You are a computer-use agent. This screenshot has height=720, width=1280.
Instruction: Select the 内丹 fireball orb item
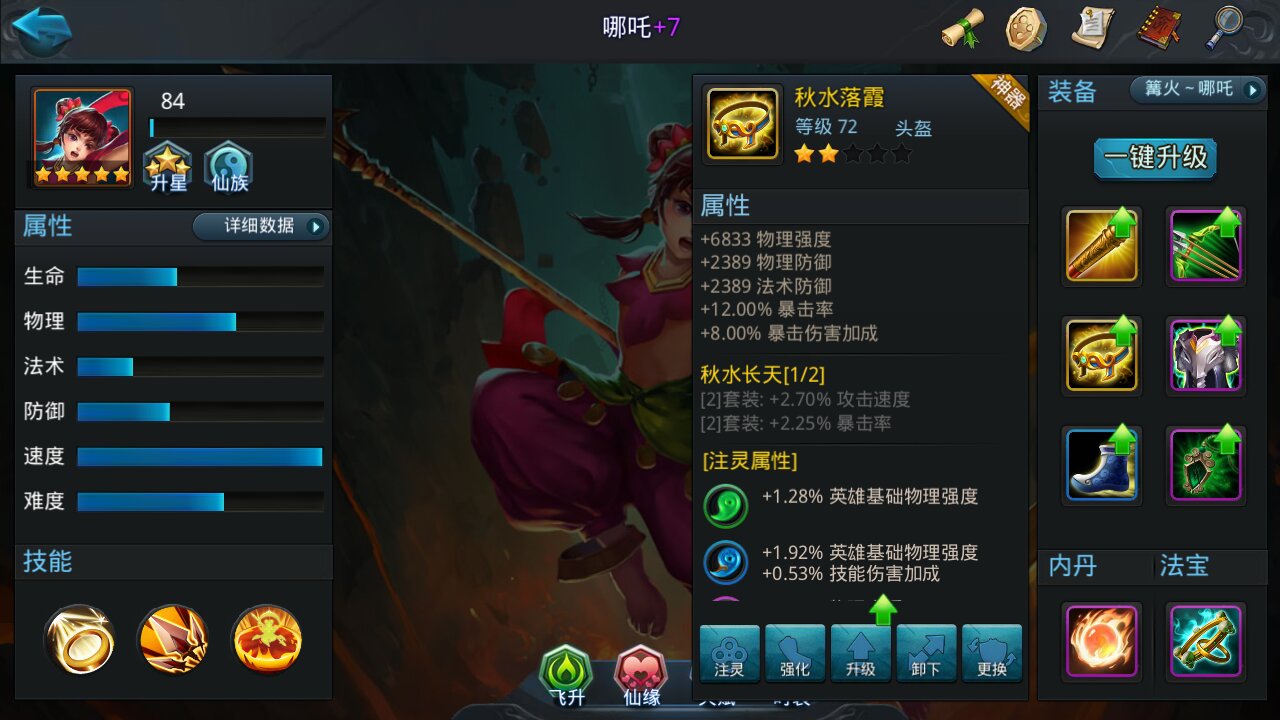[x=1101, y=641]
